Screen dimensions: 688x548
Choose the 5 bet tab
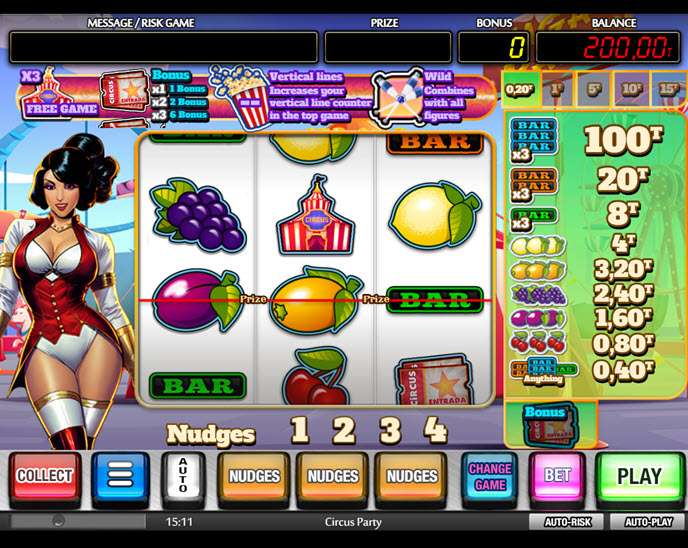594,87
